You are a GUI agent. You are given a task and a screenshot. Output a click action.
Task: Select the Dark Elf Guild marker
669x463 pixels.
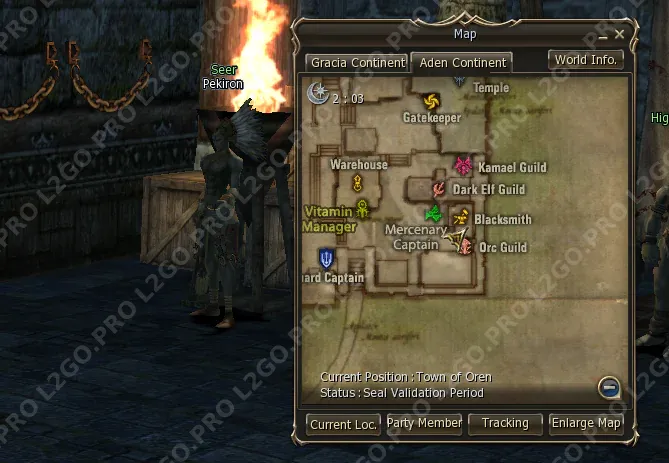(x=439, y=189)
